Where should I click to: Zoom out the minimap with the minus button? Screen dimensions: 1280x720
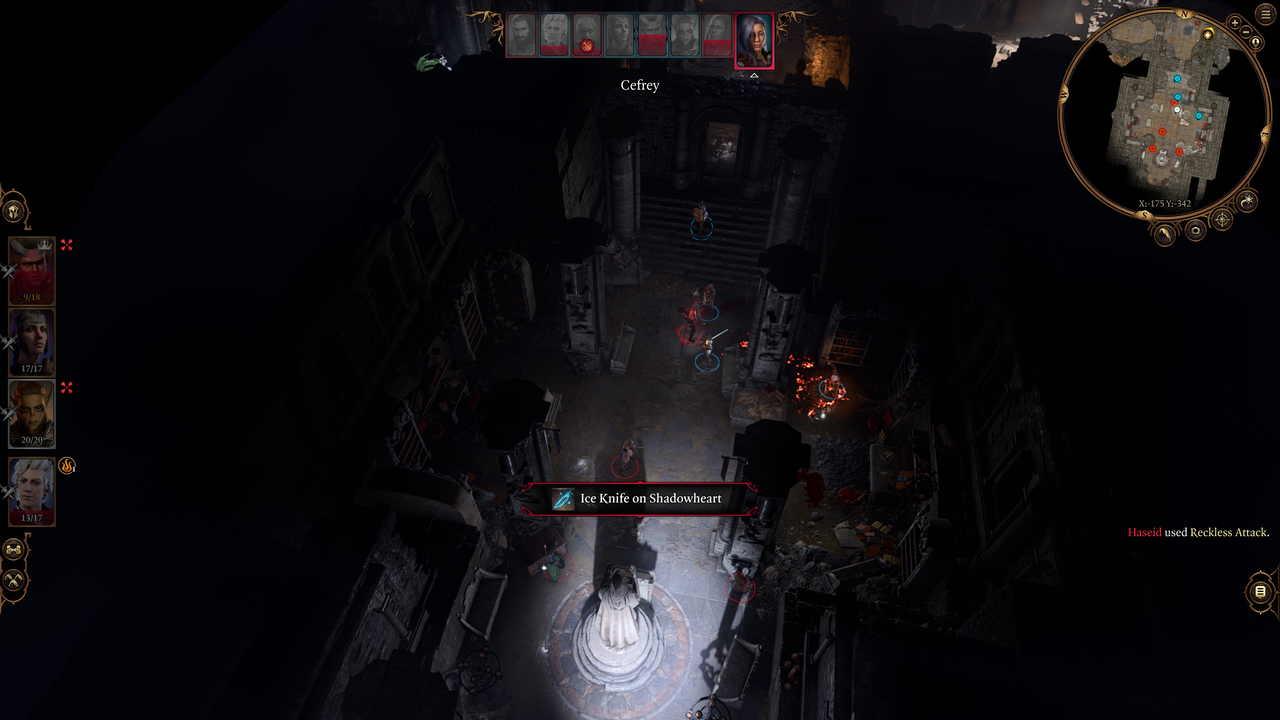pyautogui.click(x=1247, y=32)
